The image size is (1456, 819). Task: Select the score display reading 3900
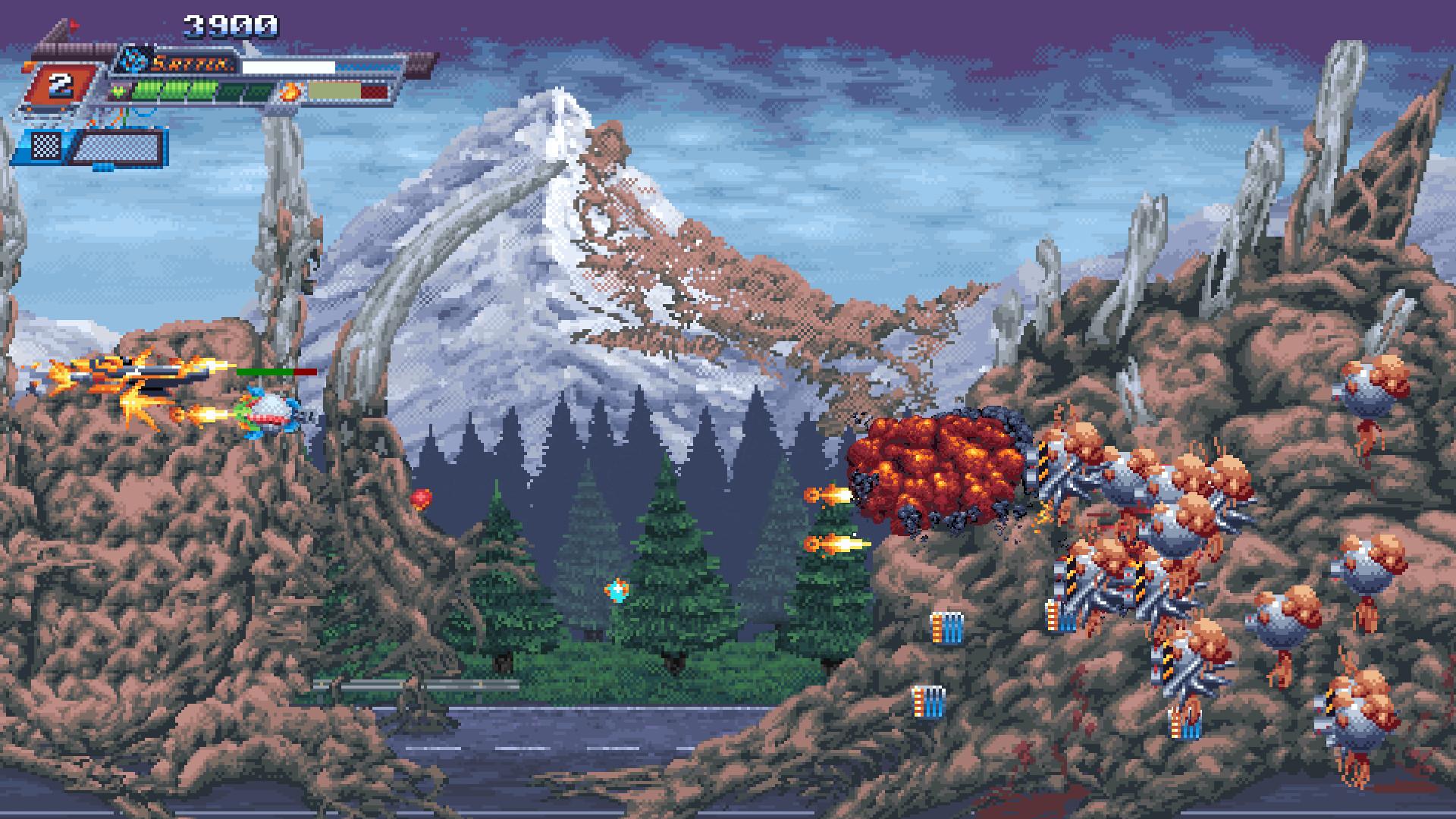(x=230, y=24)
